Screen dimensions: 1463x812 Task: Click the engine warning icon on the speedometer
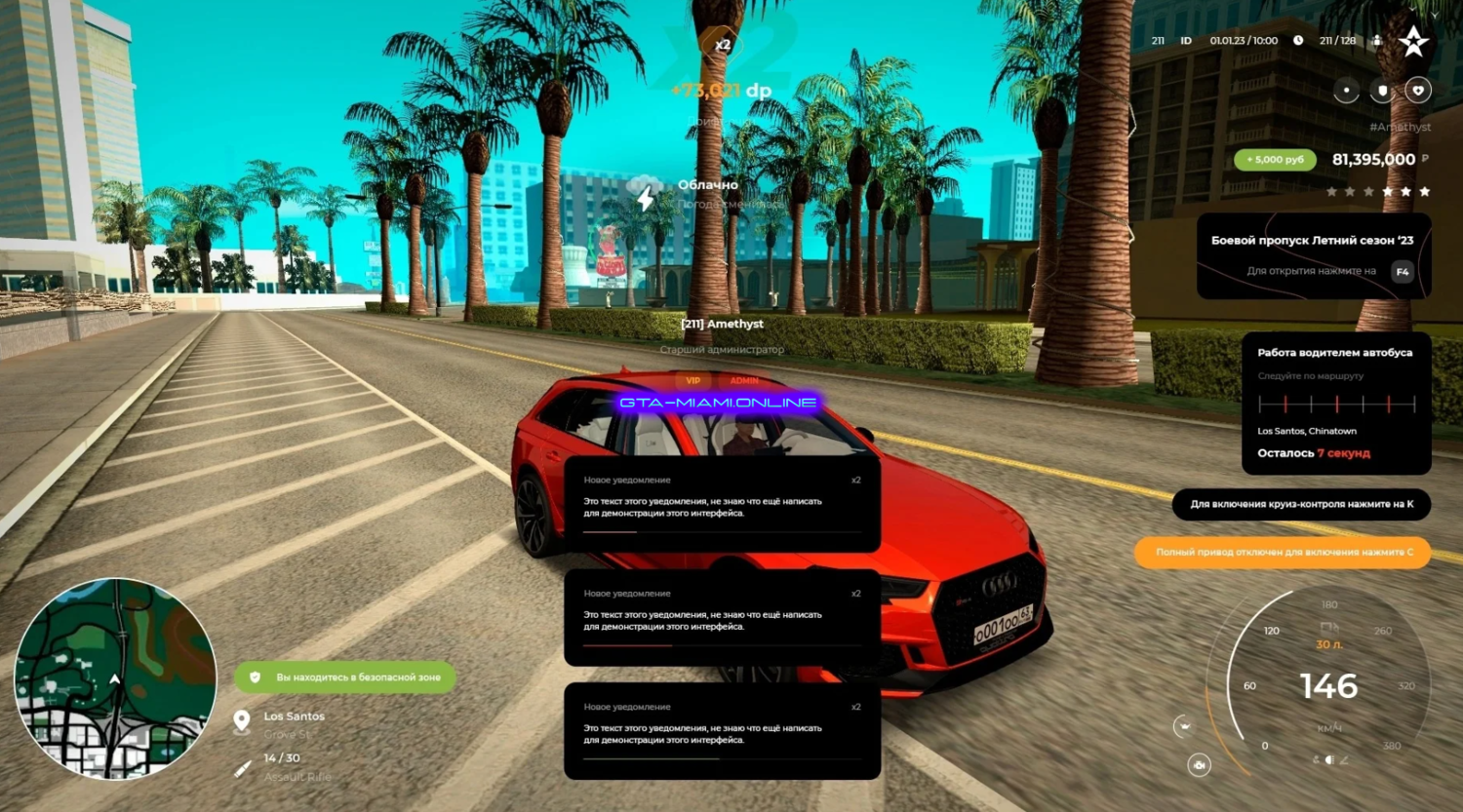[x=1199, y=764]
